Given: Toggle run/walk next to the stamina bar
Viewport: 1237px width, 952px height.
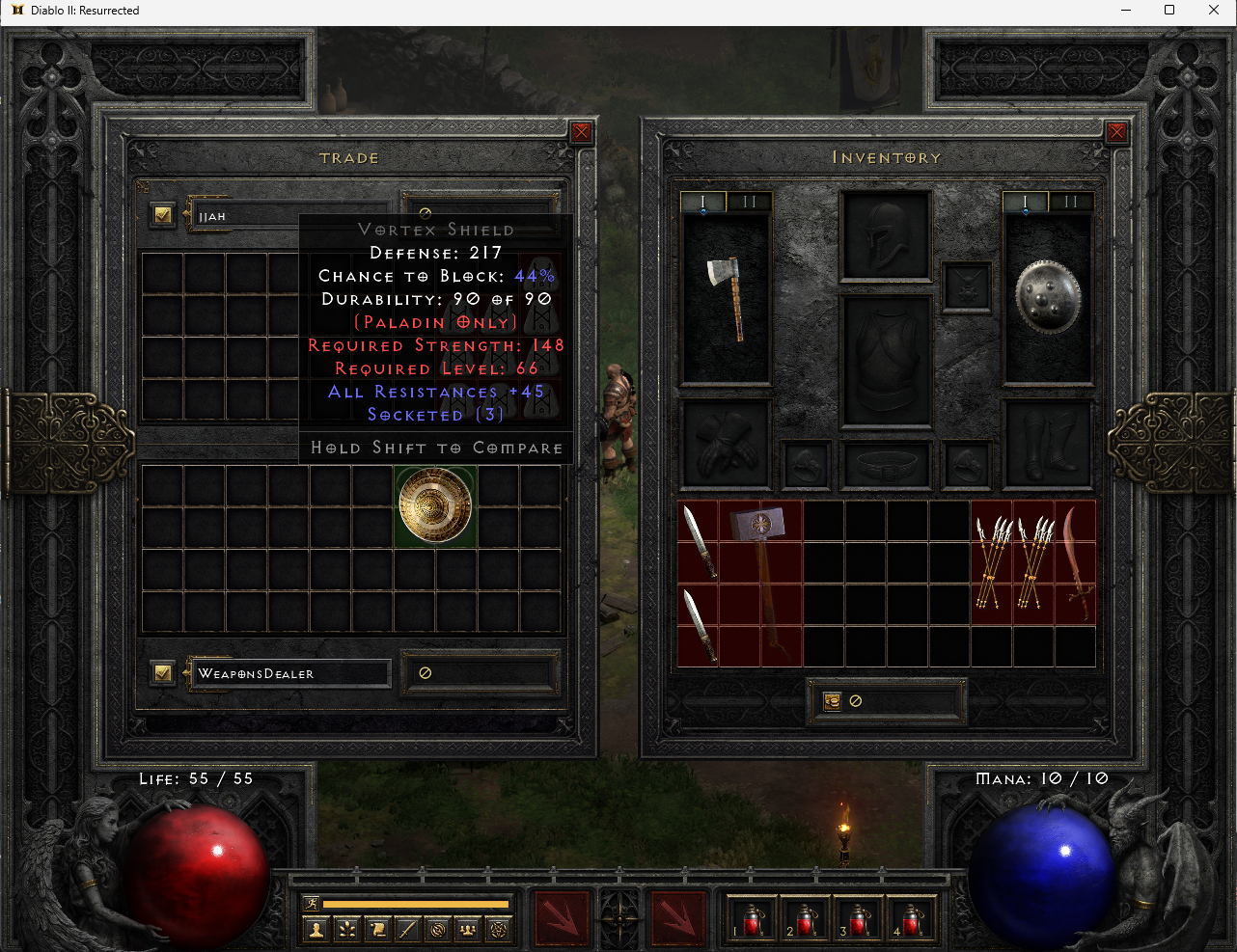Looking at the screenshot, I should coord(312,904).
